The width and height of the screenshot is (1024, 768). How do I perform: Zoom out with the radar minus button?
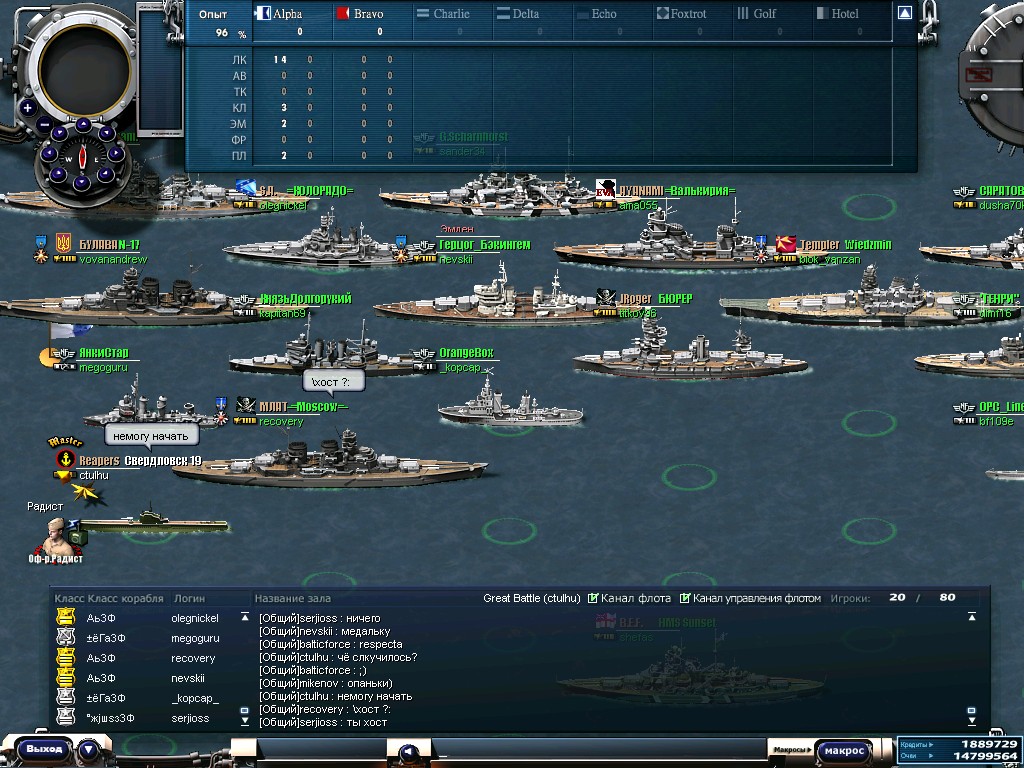pos(45,125)
